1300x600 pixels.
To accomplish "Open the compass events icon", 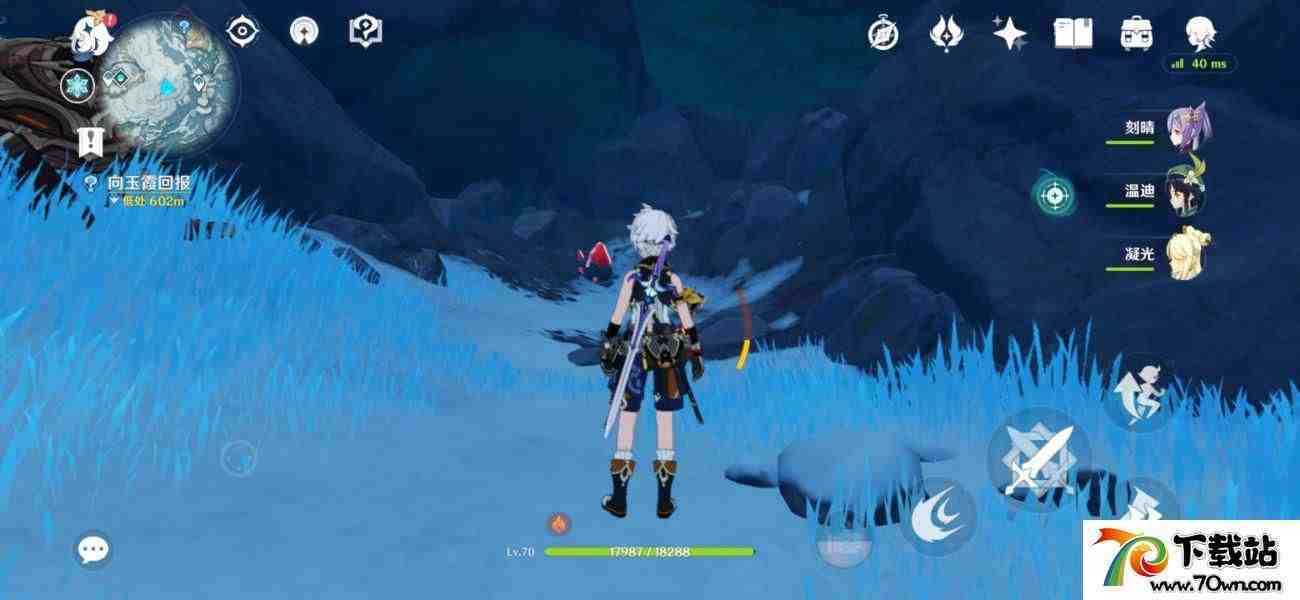I will click(x=883, y=33).
